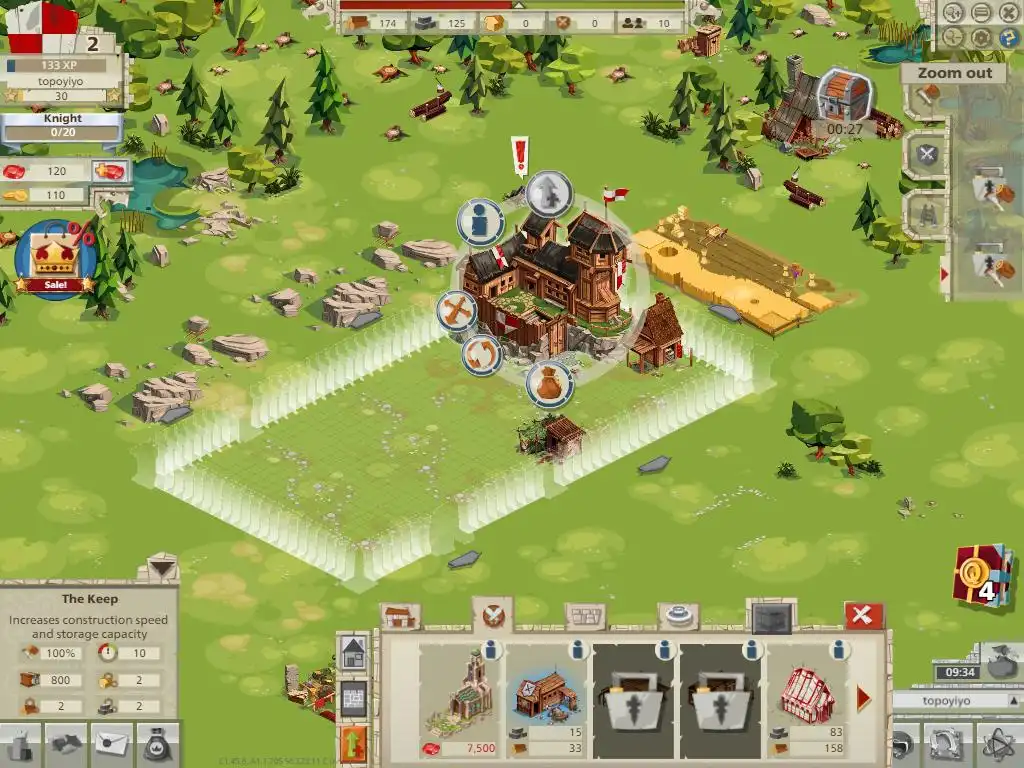Click the money bag icon below the keep

pyautogui.click(x=549, y=384)
